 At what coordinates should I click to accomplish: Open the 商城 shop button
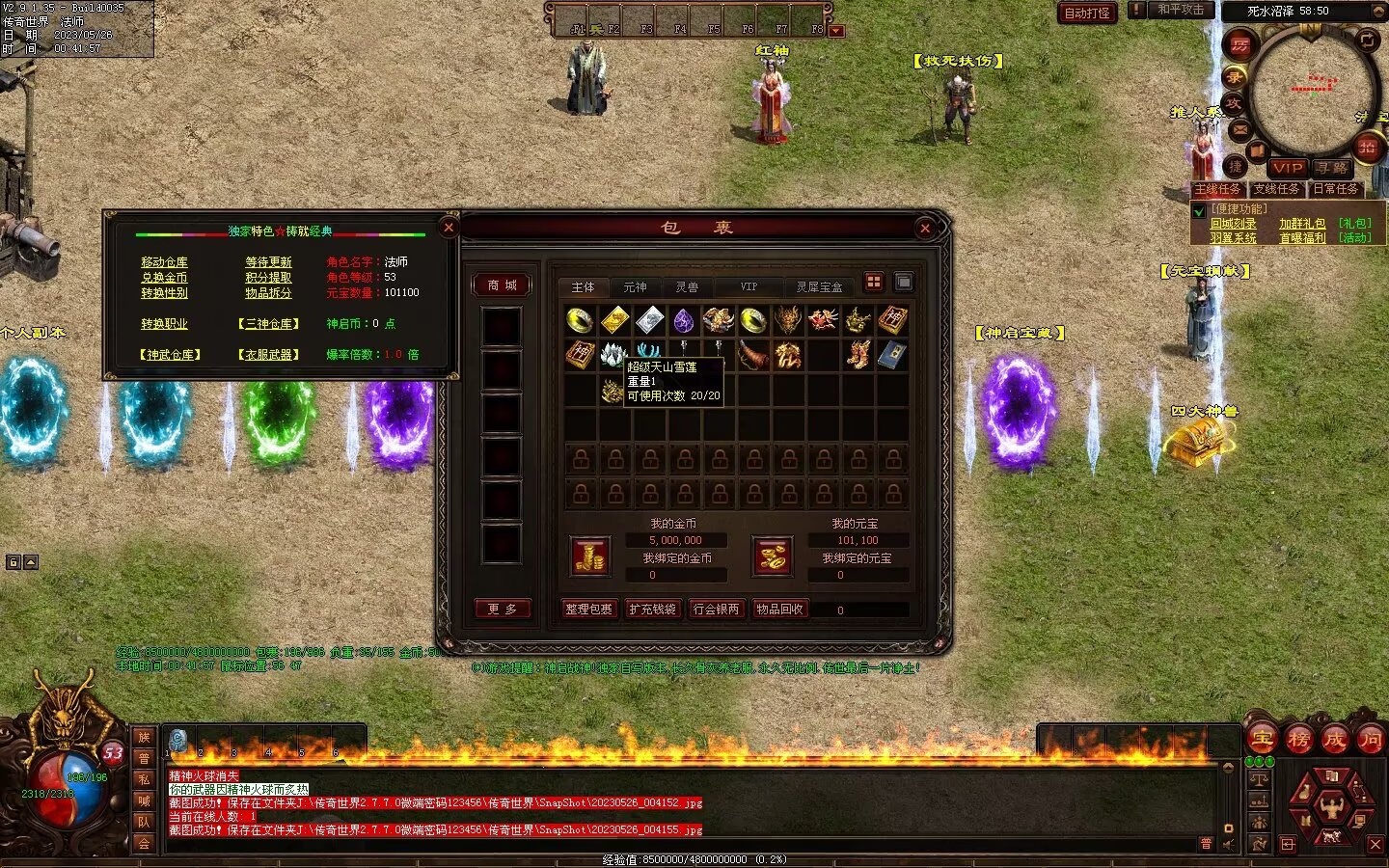tap(502, 285)
